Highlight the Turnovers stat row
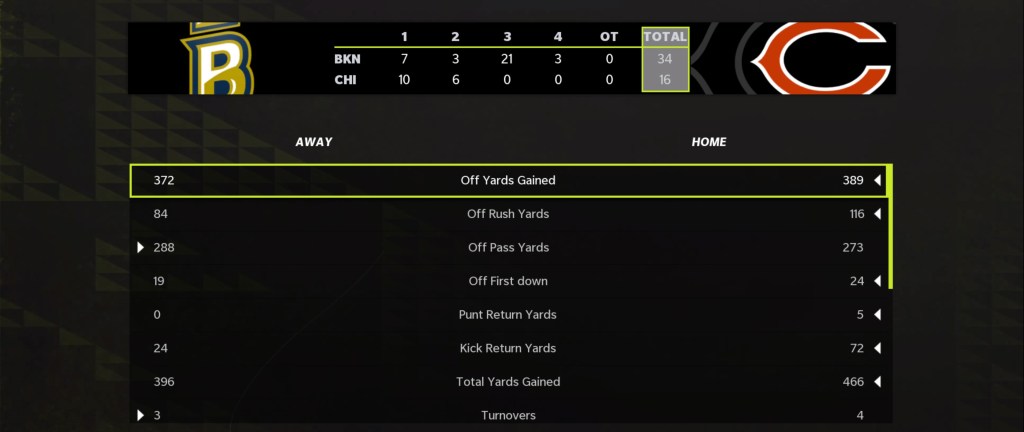1024x432 pixels. 508,415
